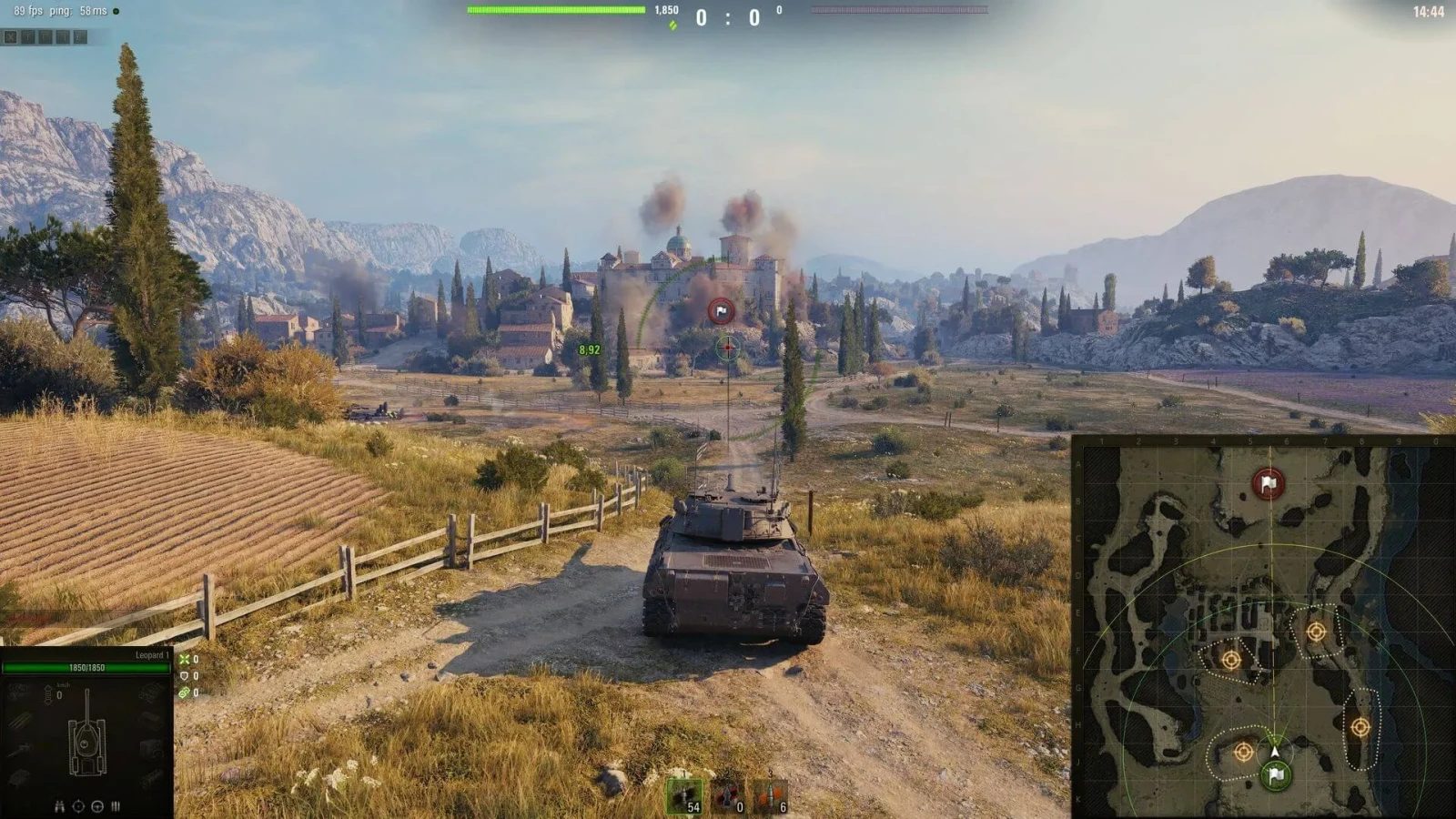
Task: Select the first AP shell slot showing 54
Action: pyautogui.click(x=684, y=796)
